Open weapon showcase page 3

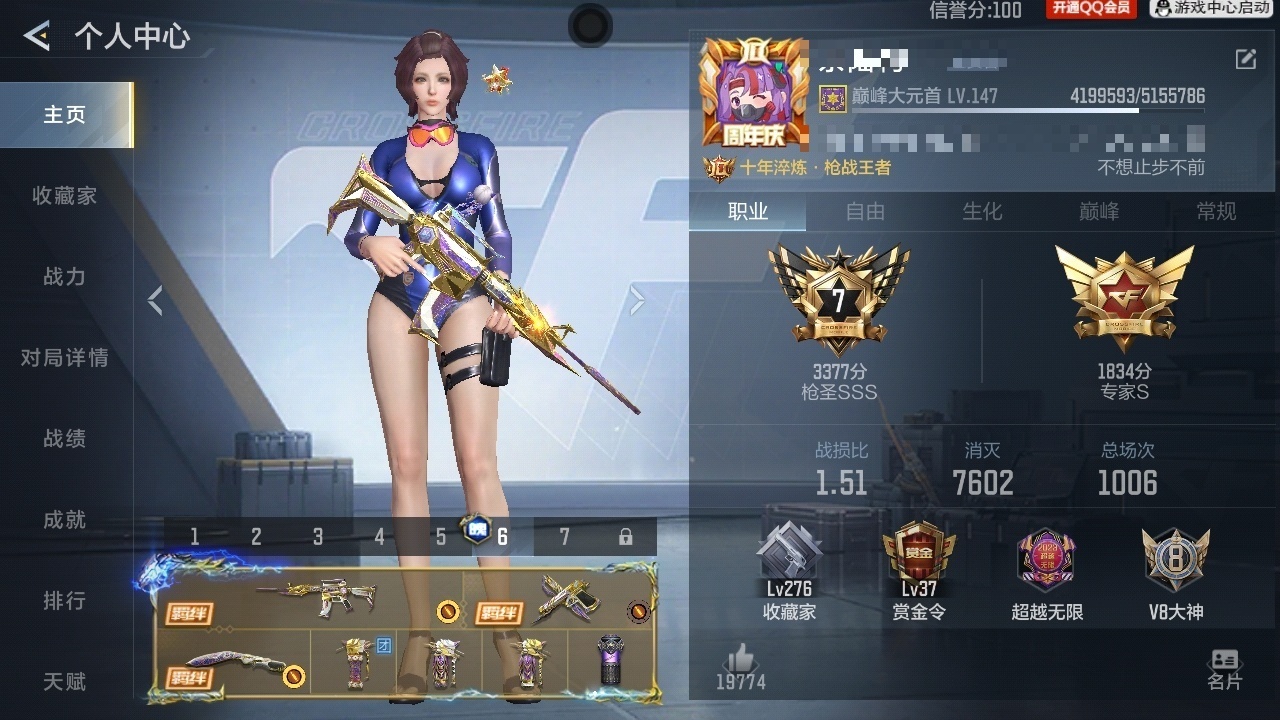[317, 536]
